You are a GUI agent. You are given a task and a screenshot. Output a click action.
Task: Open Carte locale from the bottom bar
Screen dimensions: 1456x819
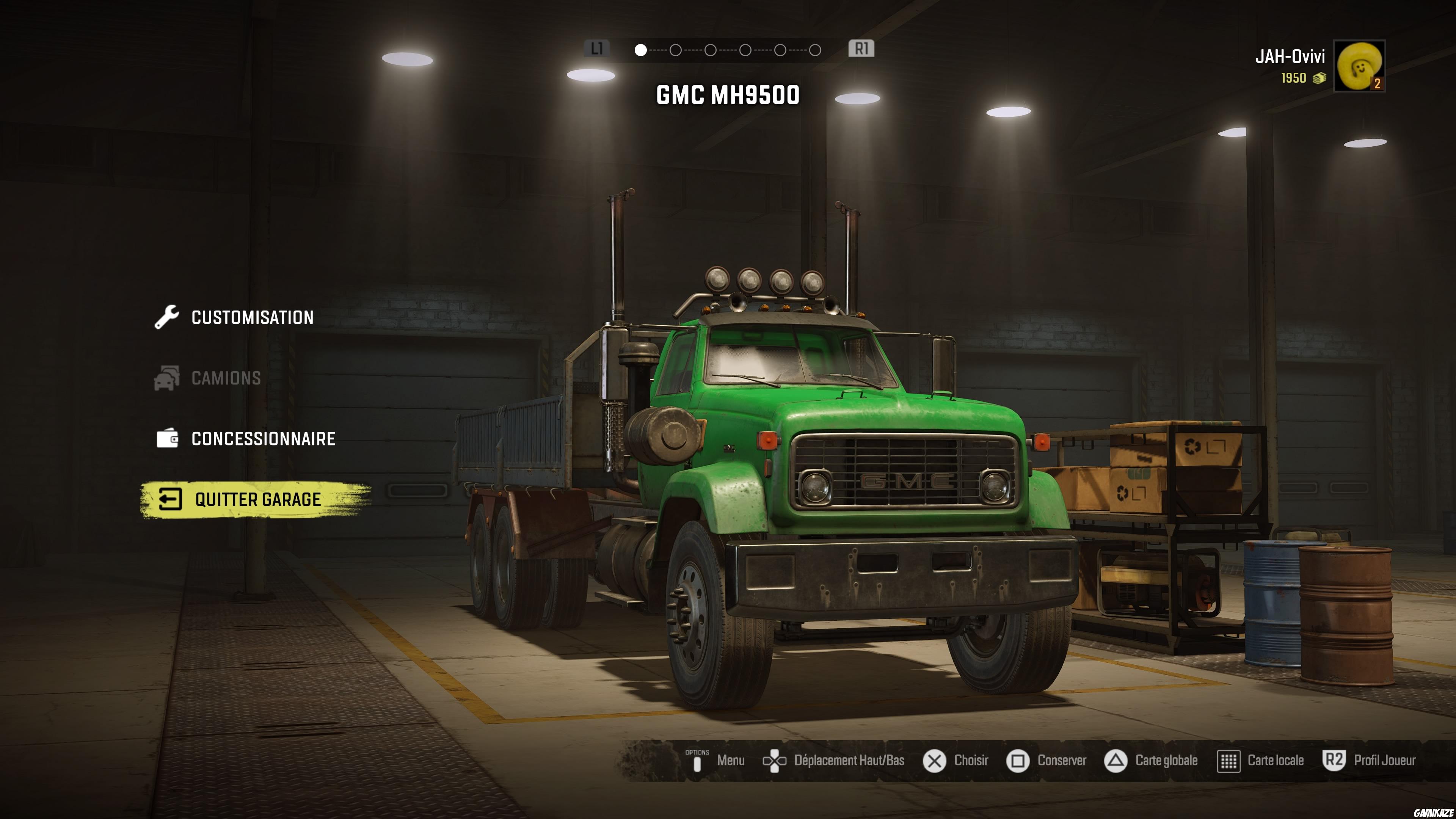1275,761
